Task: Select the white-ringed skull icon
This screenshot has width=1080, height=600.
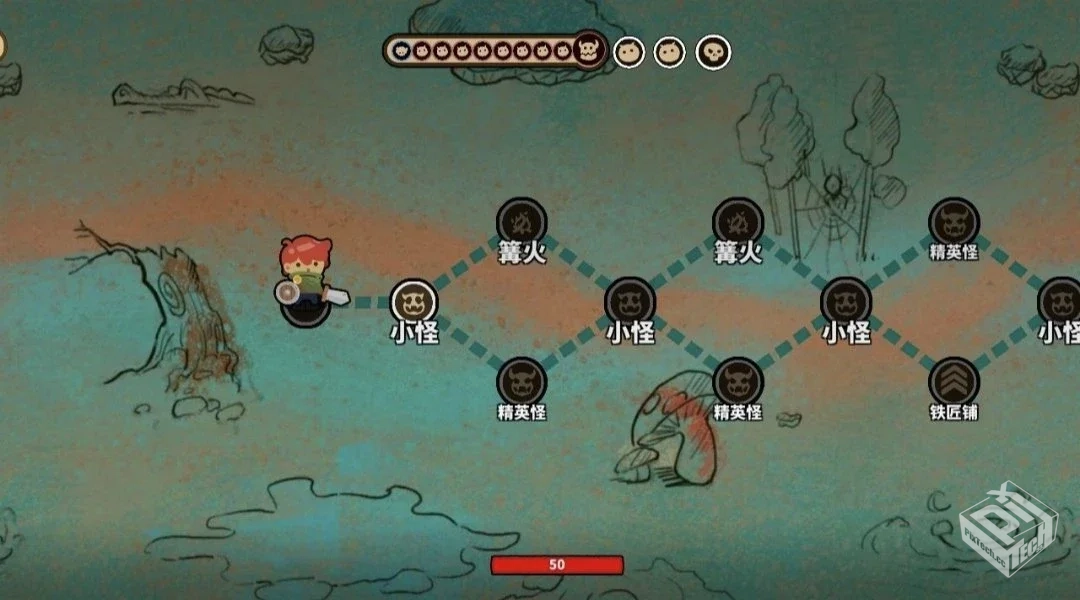Action: 713,52
